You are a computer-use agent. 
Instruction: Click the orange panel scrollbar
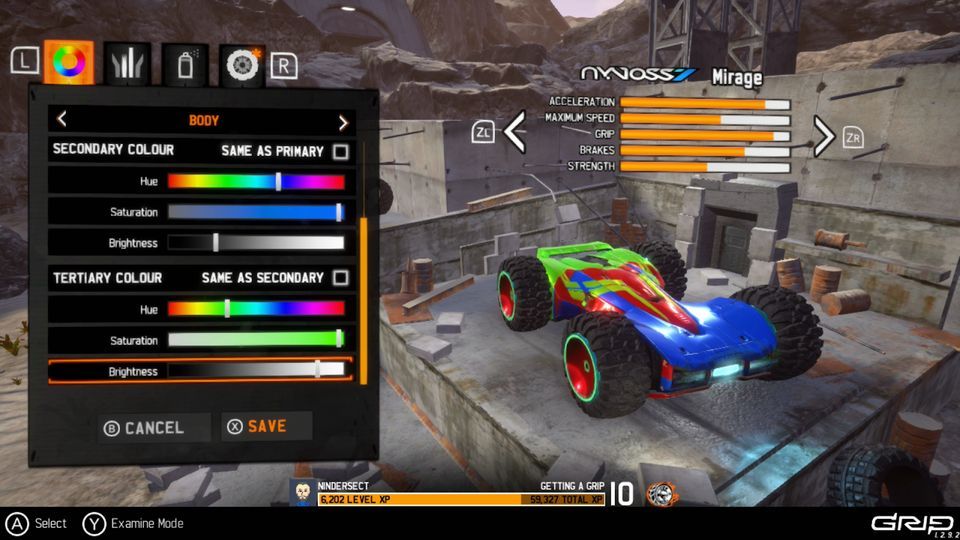point(363,300)
